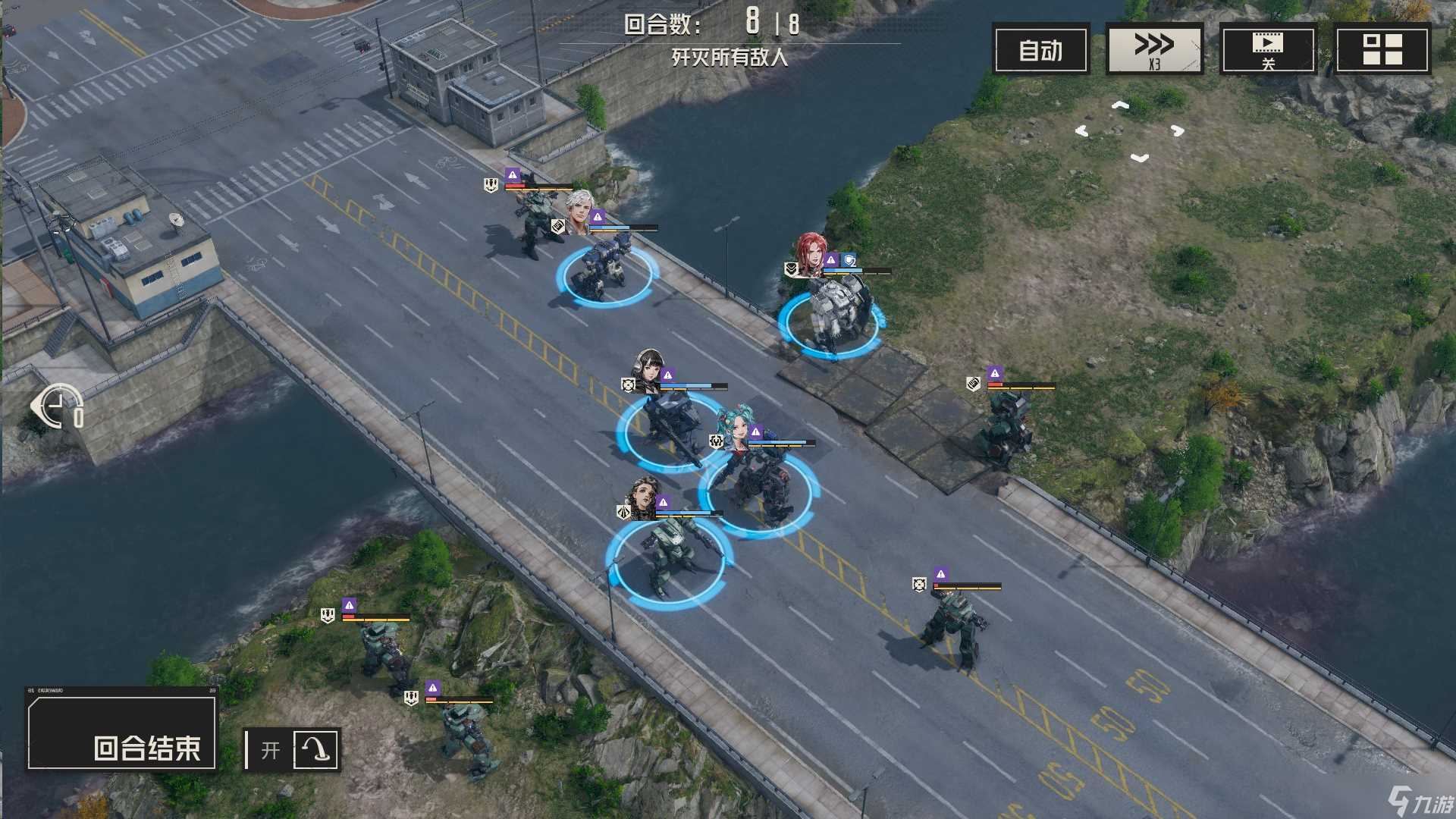Click the warning alert icon above green-haired pilot
The image size is (1456, 819).
[755, 431]
